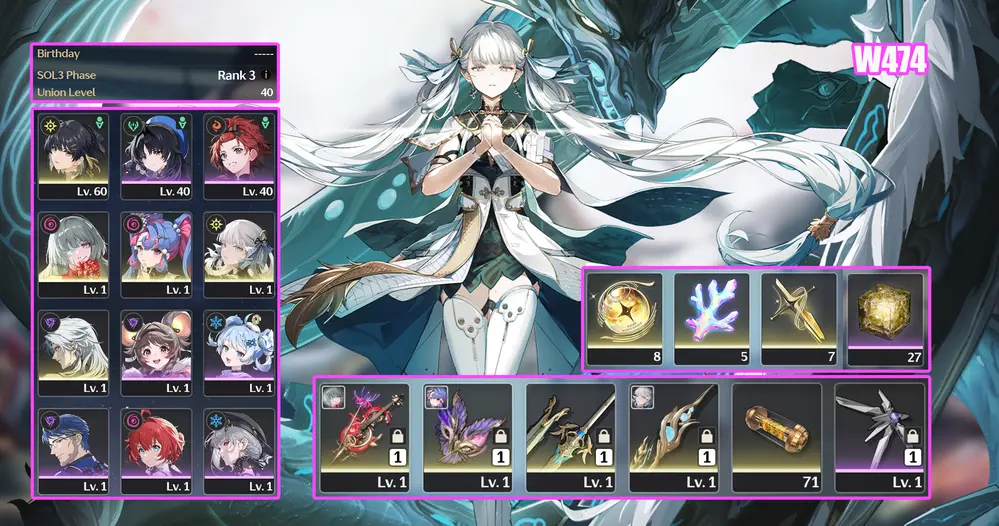Select the green-bladed sword weapon slot
Viewport: 999px width, 526px height.
click(x=570, y=437)
